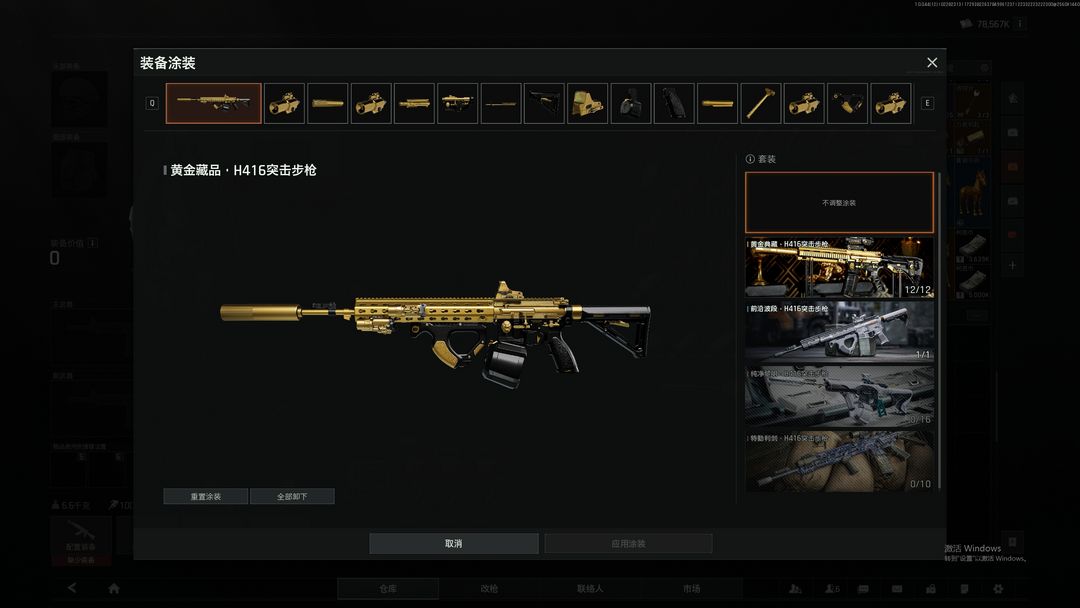Choose the 不调整涂装 no-skin option
This screenshot has width=1080, height=608.
839,203
